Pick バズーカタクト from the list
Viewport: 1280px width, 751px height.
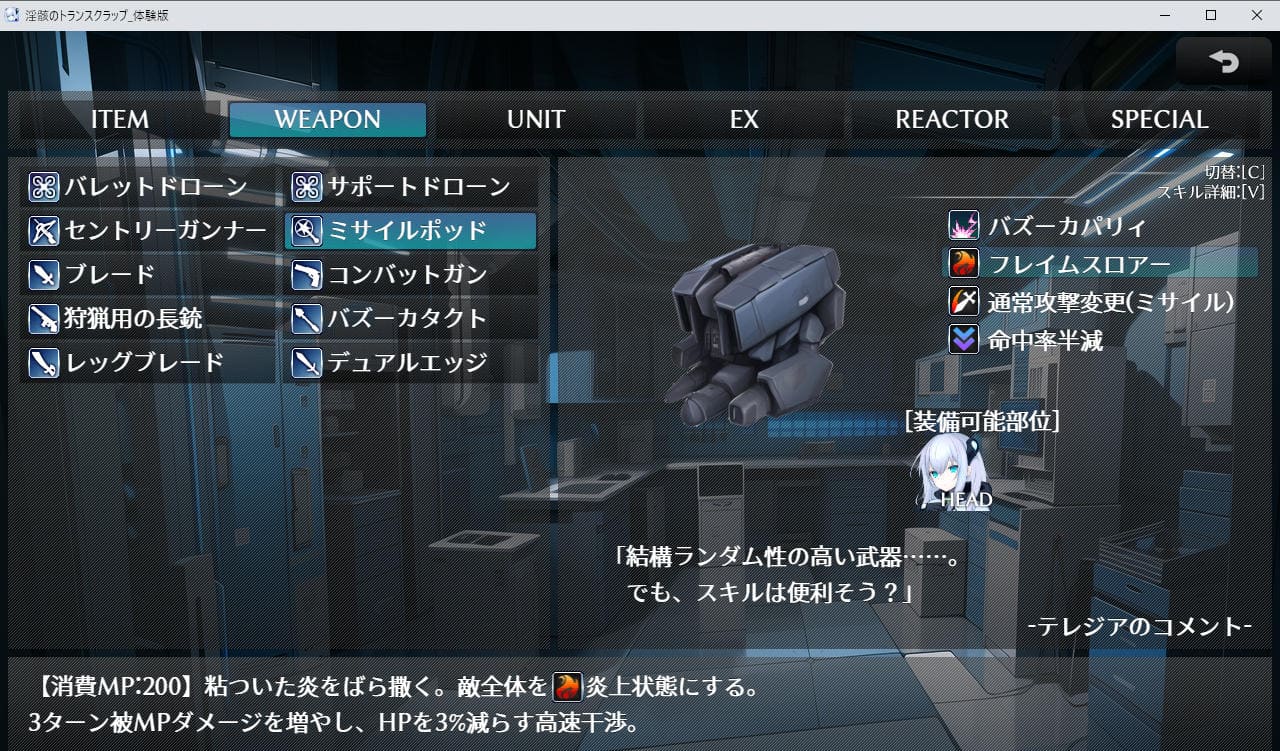[411, 319]
